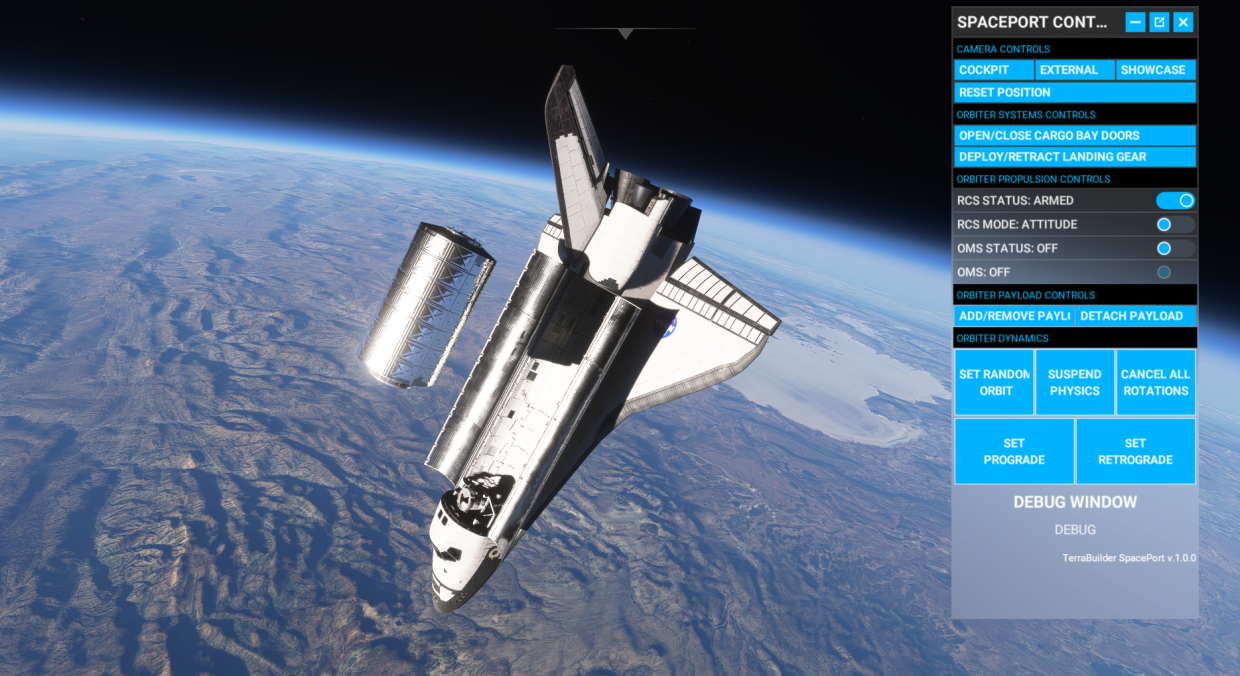Select the External camera view

point(1074,70)
